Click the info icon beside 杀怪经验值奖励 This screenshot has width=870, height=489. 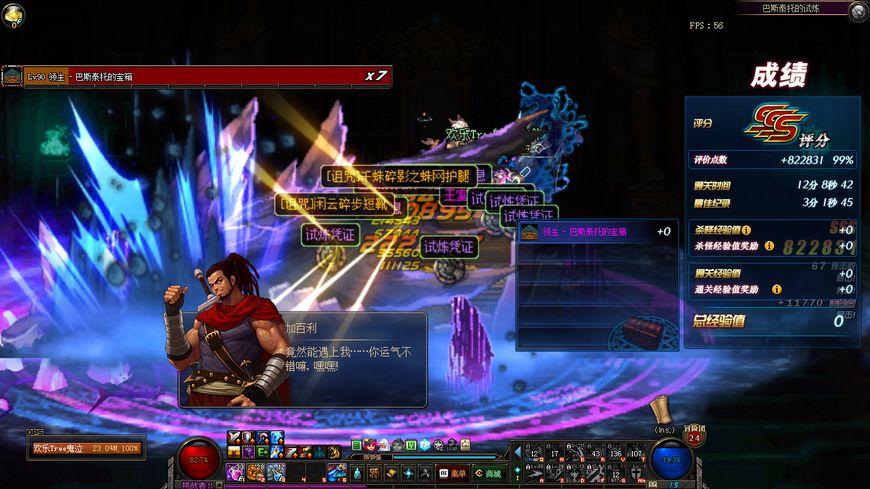769,245
